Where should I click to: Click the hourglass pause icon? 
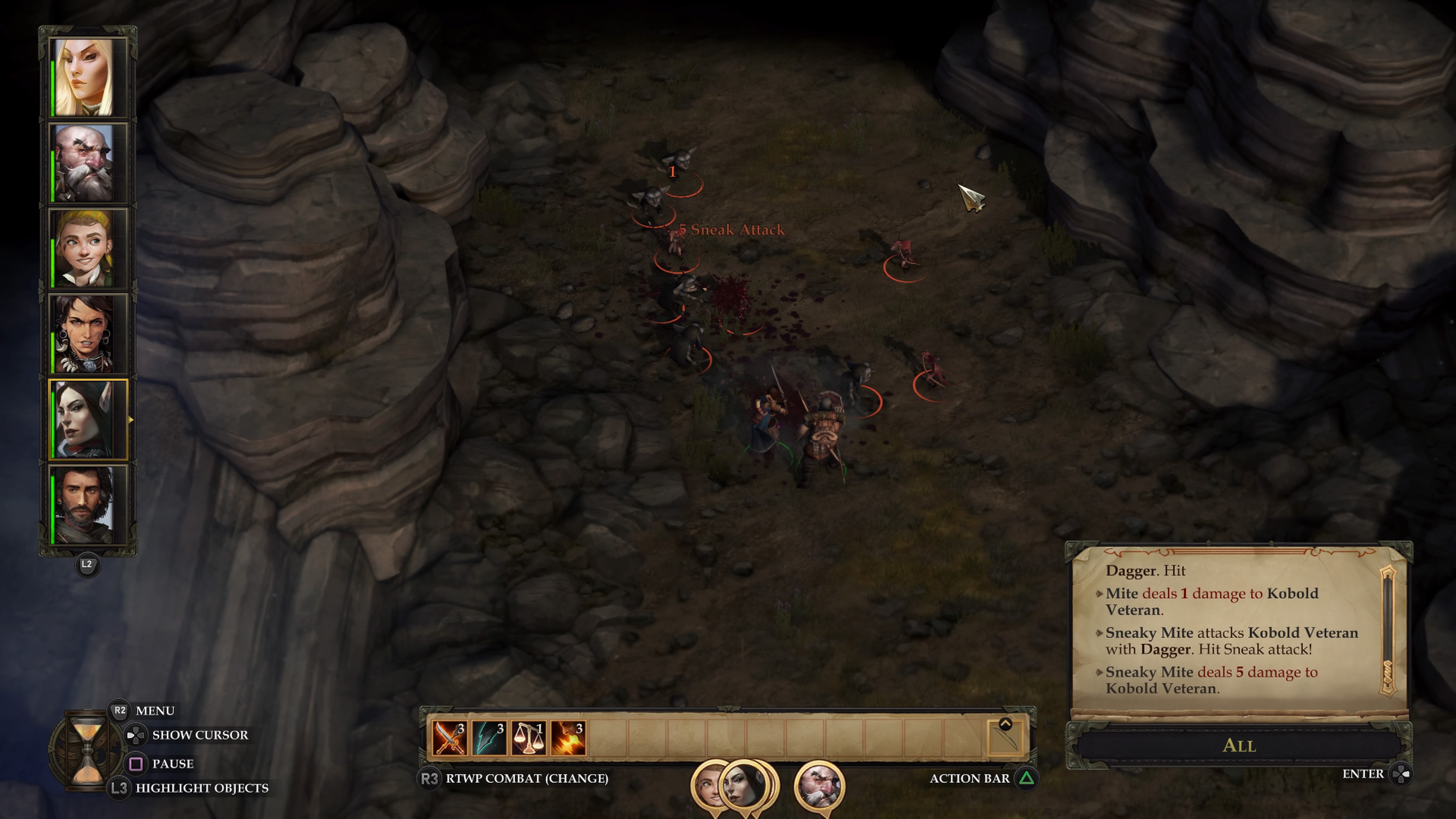click(88, 750)
